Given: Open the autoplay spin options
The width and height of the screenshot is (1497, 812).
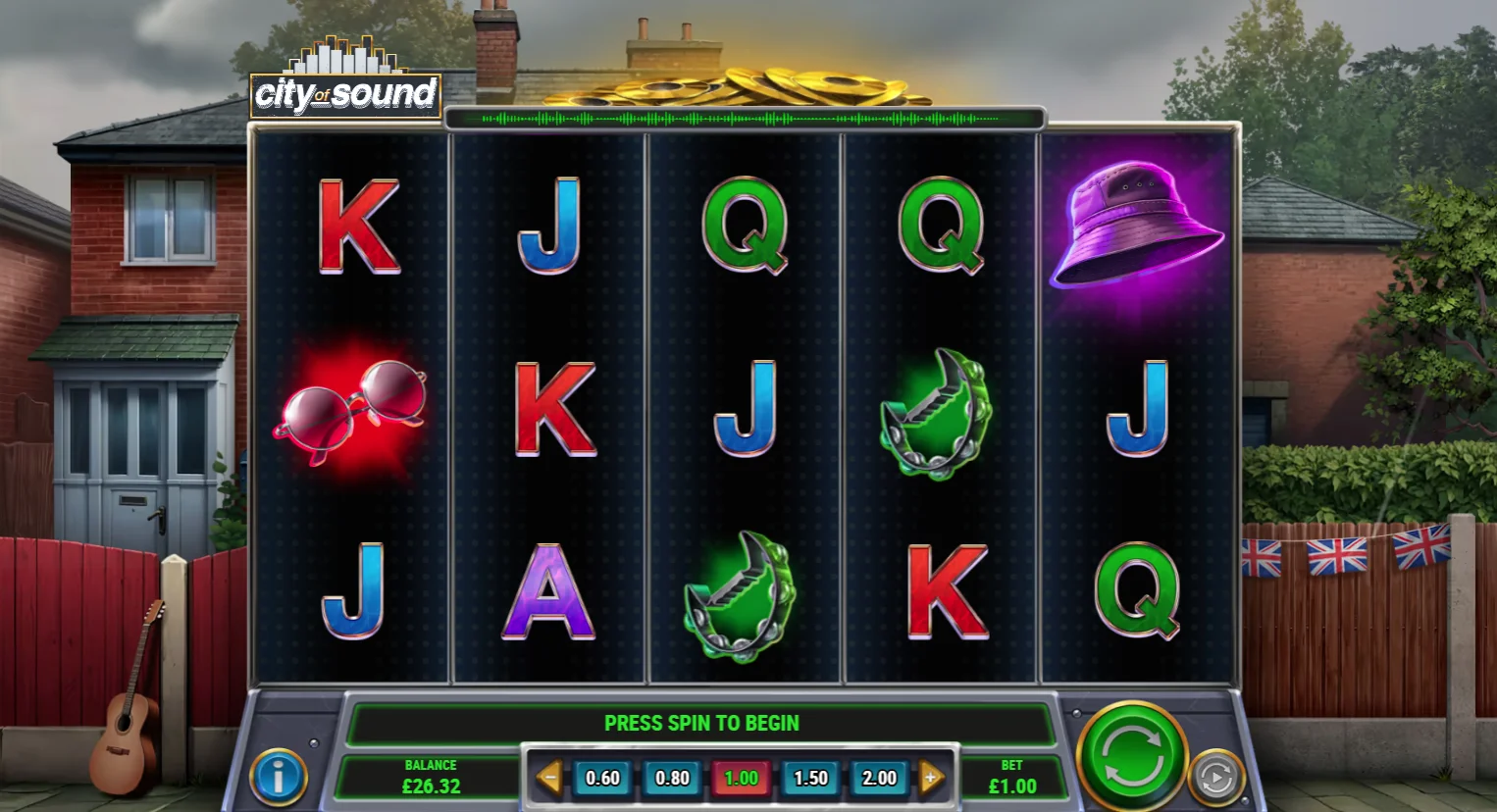Looking at the screenshot, I should coord(1215,777).
